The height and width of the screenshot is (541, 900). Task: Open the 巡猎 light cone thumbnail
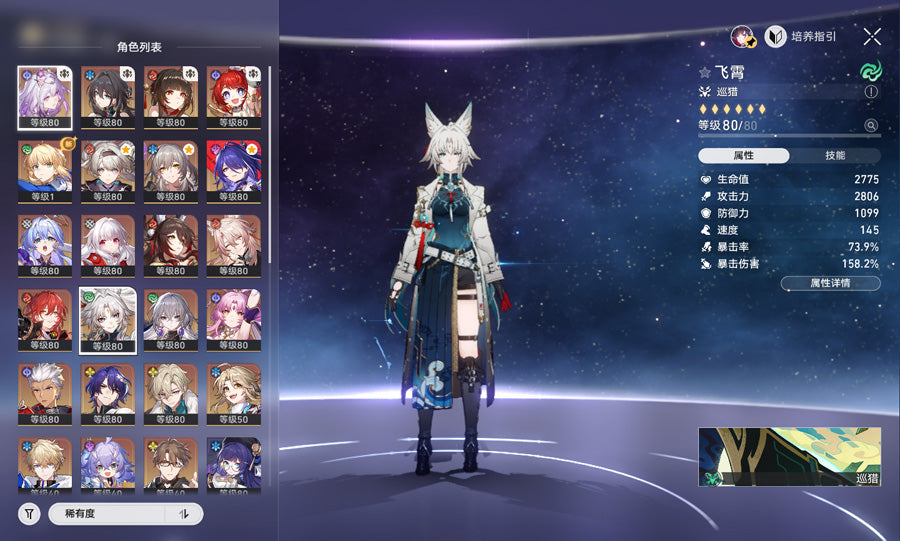pos(788,457)
